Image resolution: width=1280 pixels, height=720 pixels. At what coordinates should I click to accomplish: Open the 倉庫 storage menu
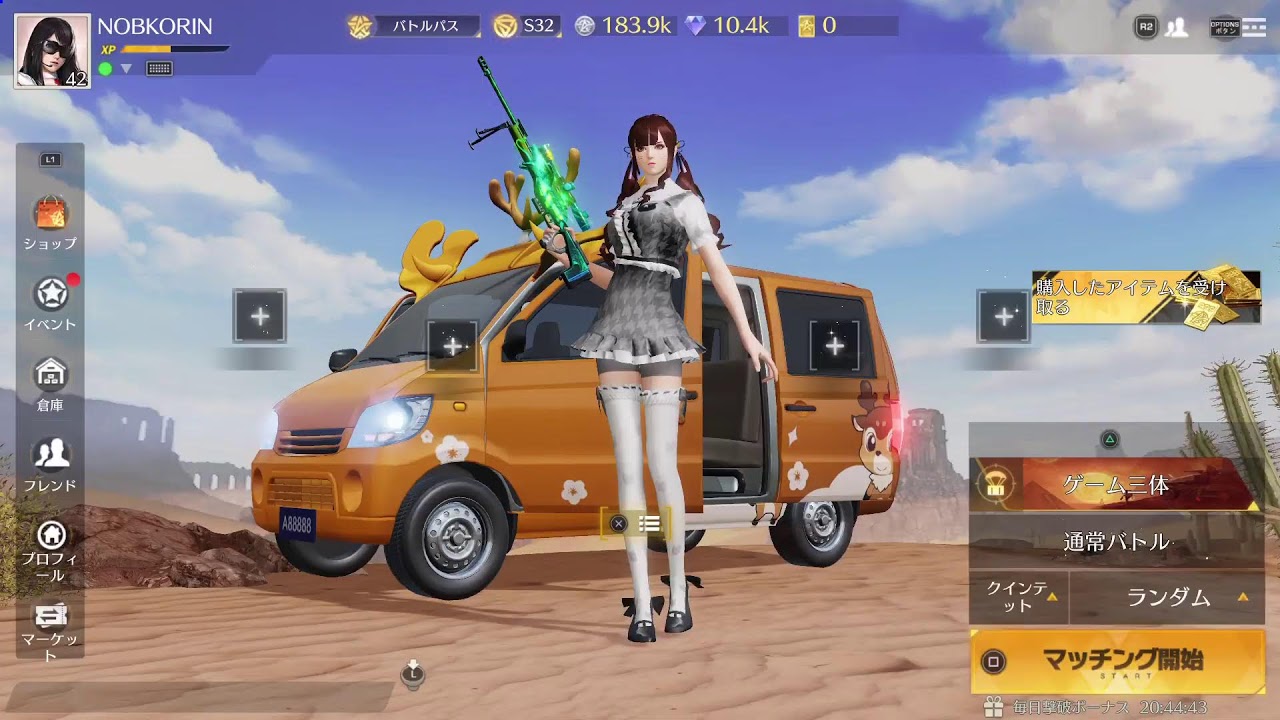(50, 382)
